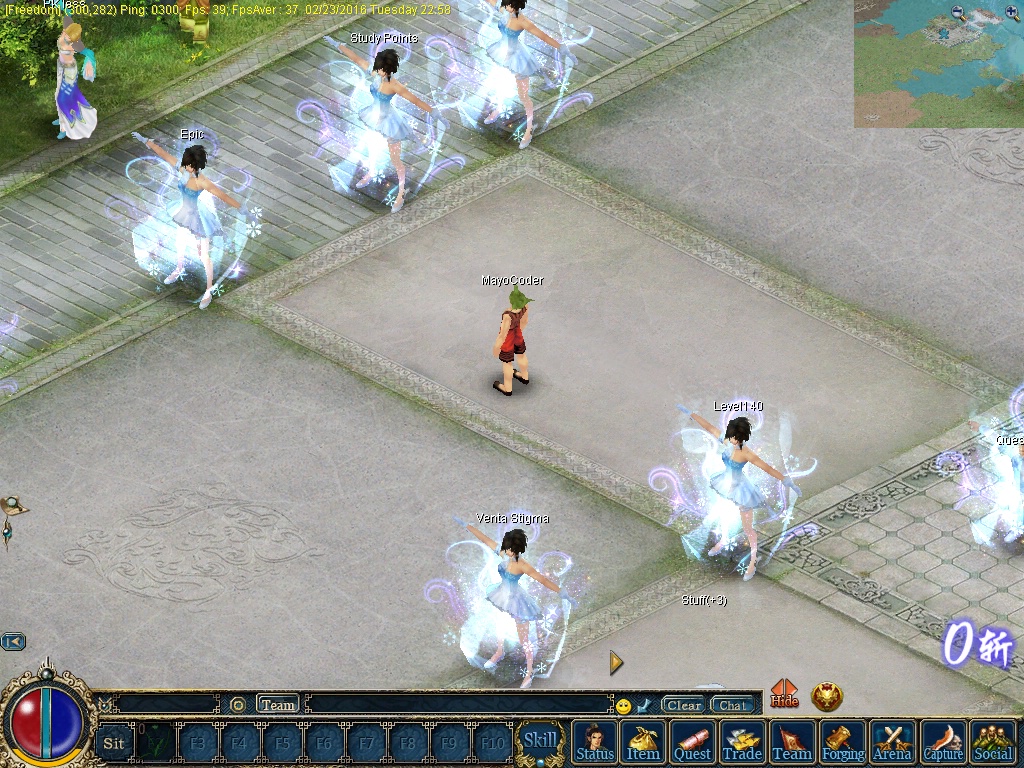This screenshot has height=768, width=1024.
Task: Open the Trade window
Action: pyautogui.click(x=742, y=742)
